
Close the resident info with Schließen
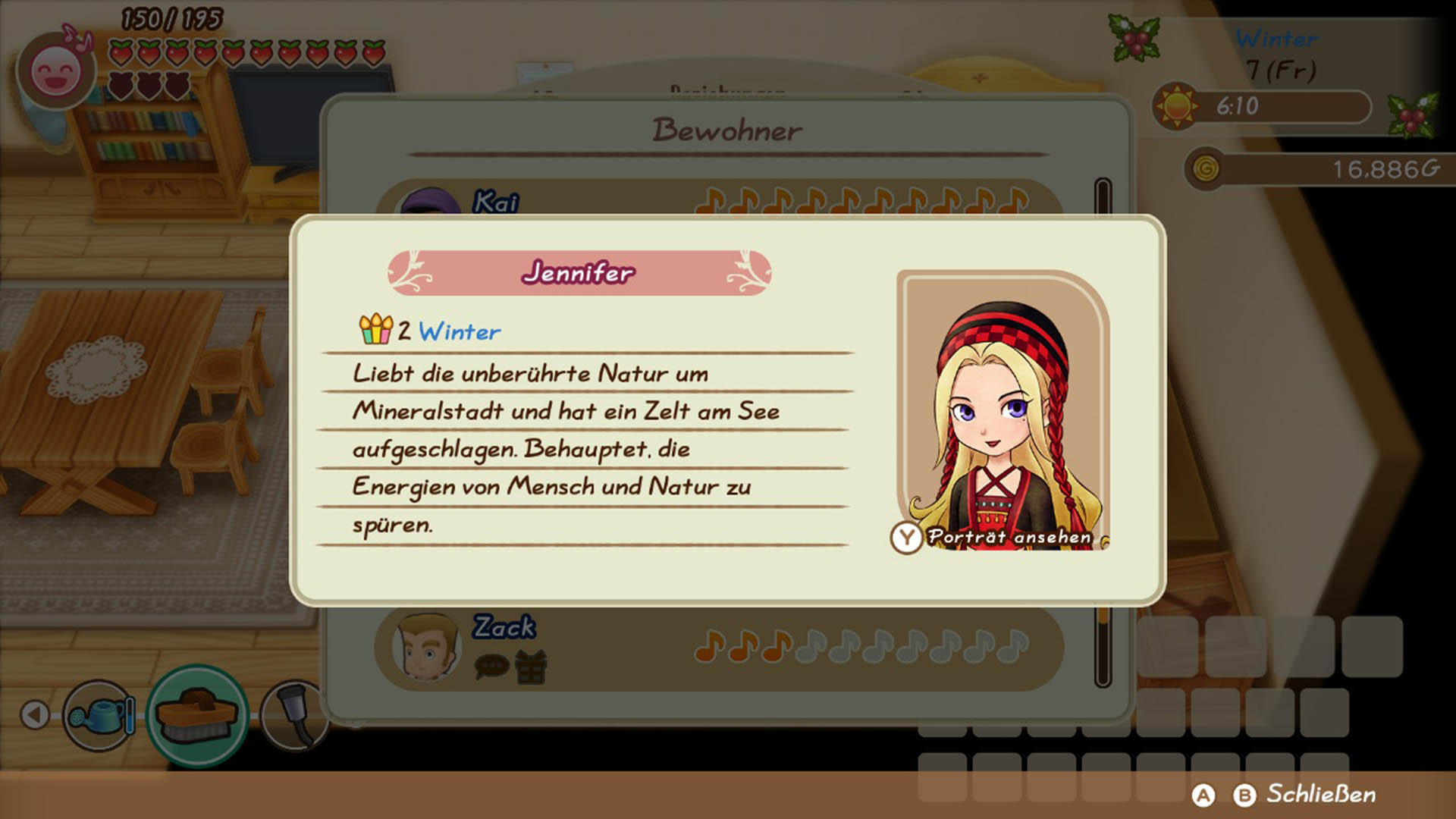pos(1320,794)
